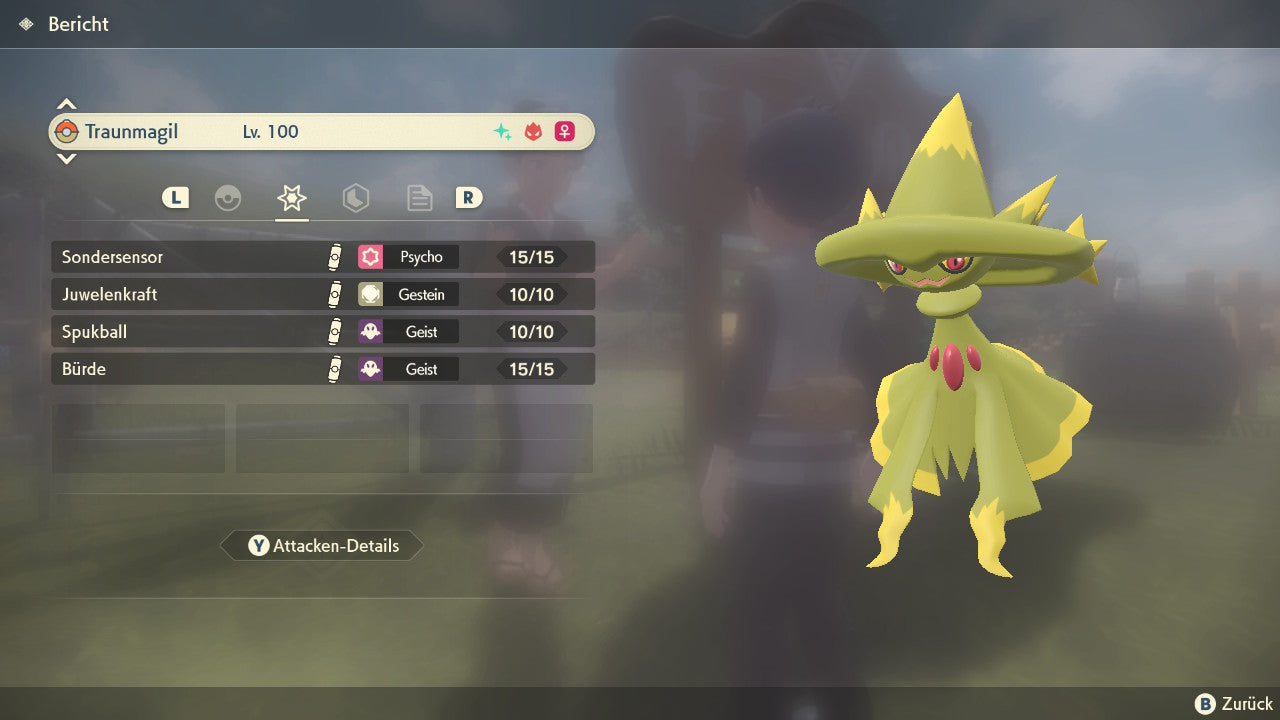Open the document notes tab

(419, 198)
